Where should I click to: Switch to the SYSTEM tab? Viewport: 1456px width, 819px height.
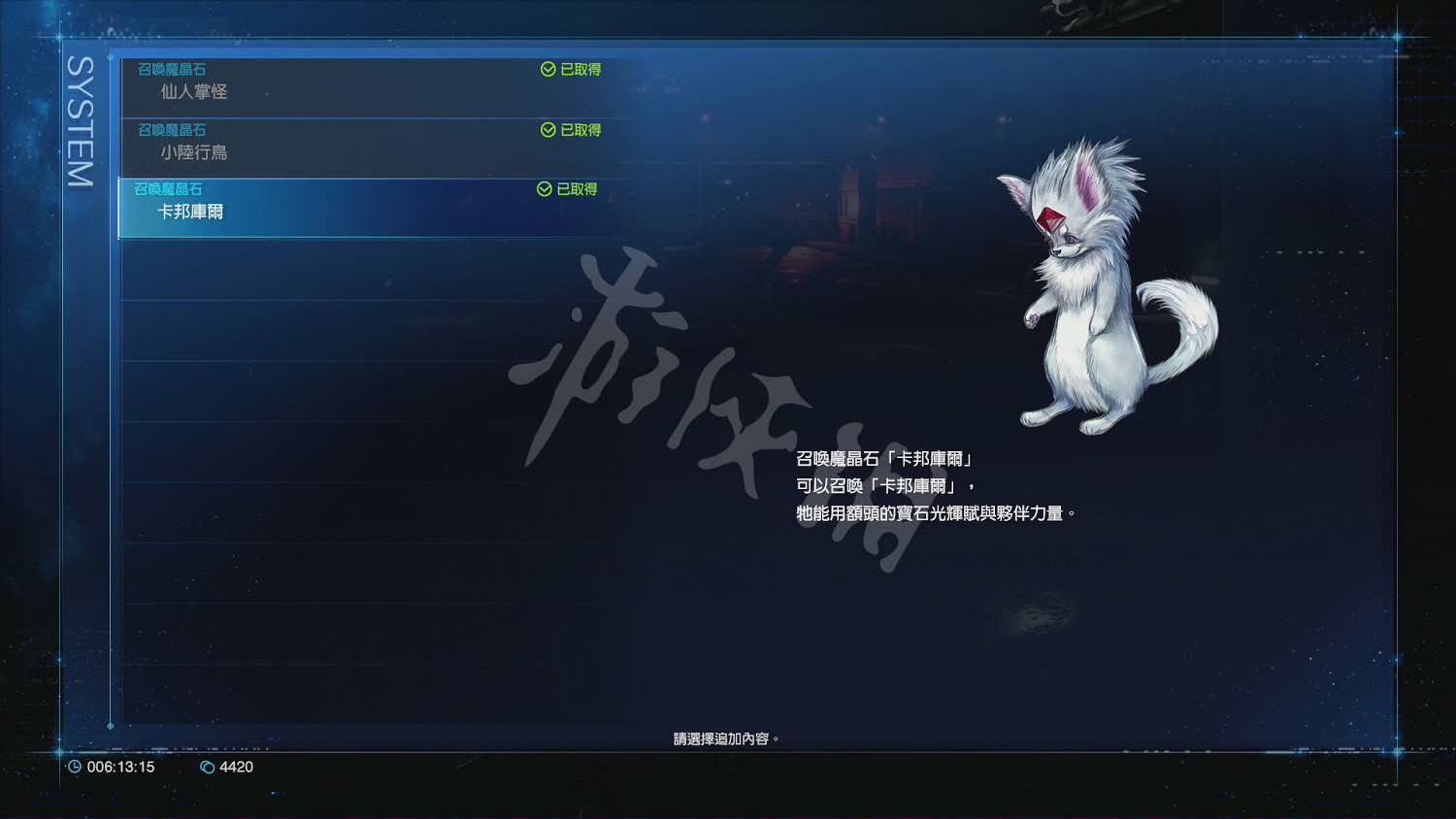click(x=78, y=116)
